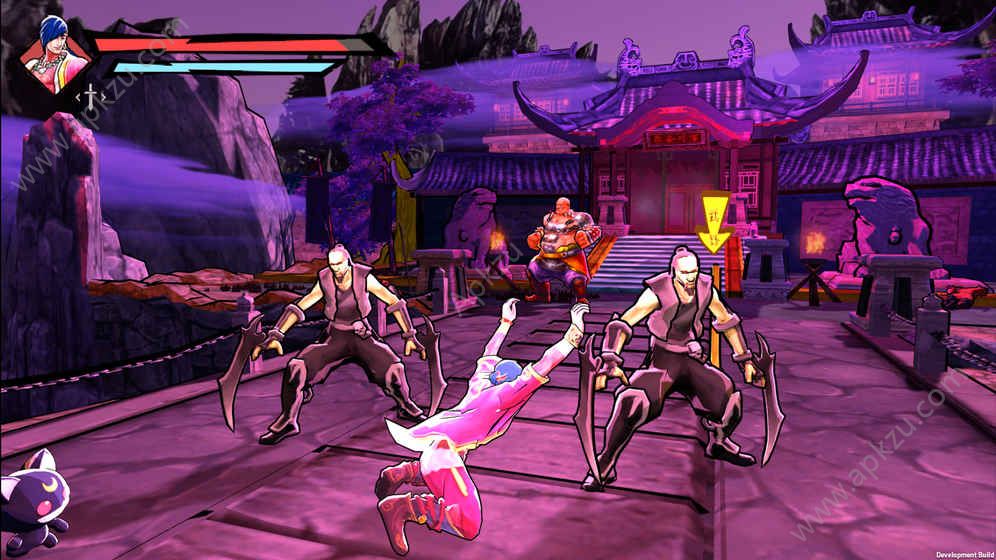Screen dimensions: 996x560
Task: Click the right arrow beside the sword icon
Action: (x=104, y=97)
